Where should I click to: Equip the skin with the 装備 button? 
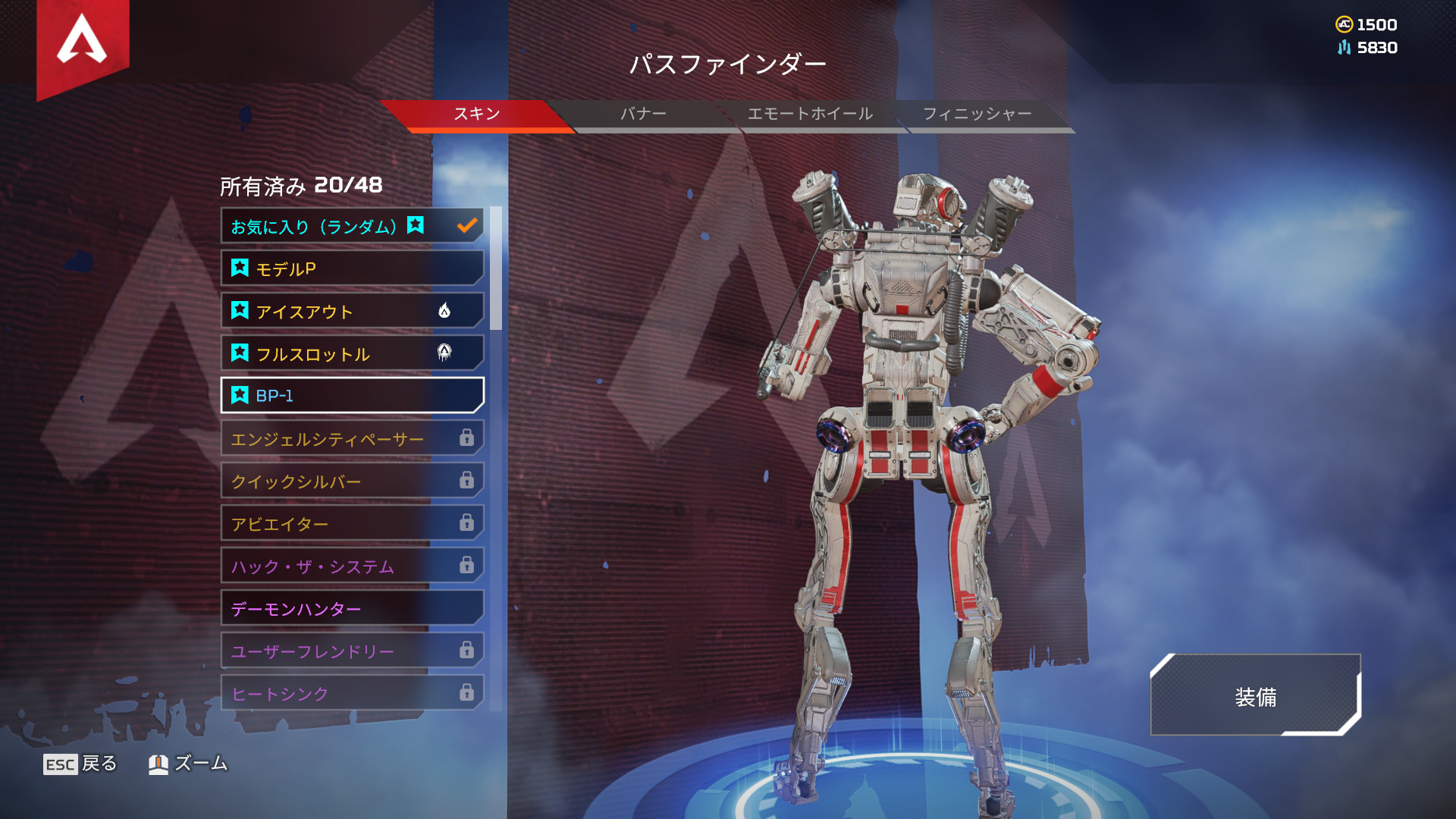pyautogui.click(x=1255, y=695)
